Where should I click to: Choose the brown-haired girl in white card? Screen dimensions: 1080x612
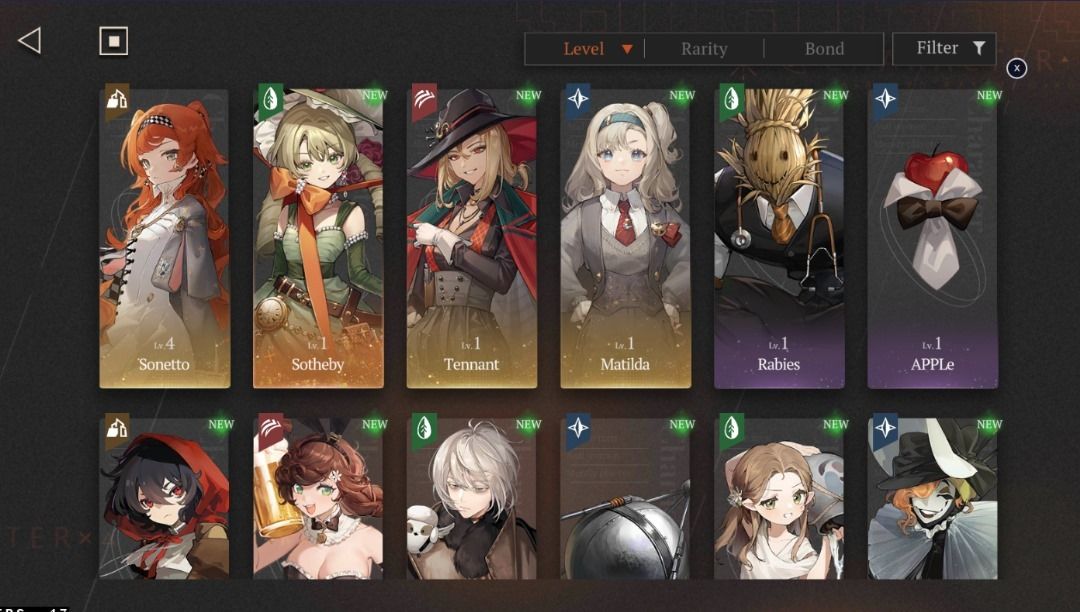coord(779,498)
